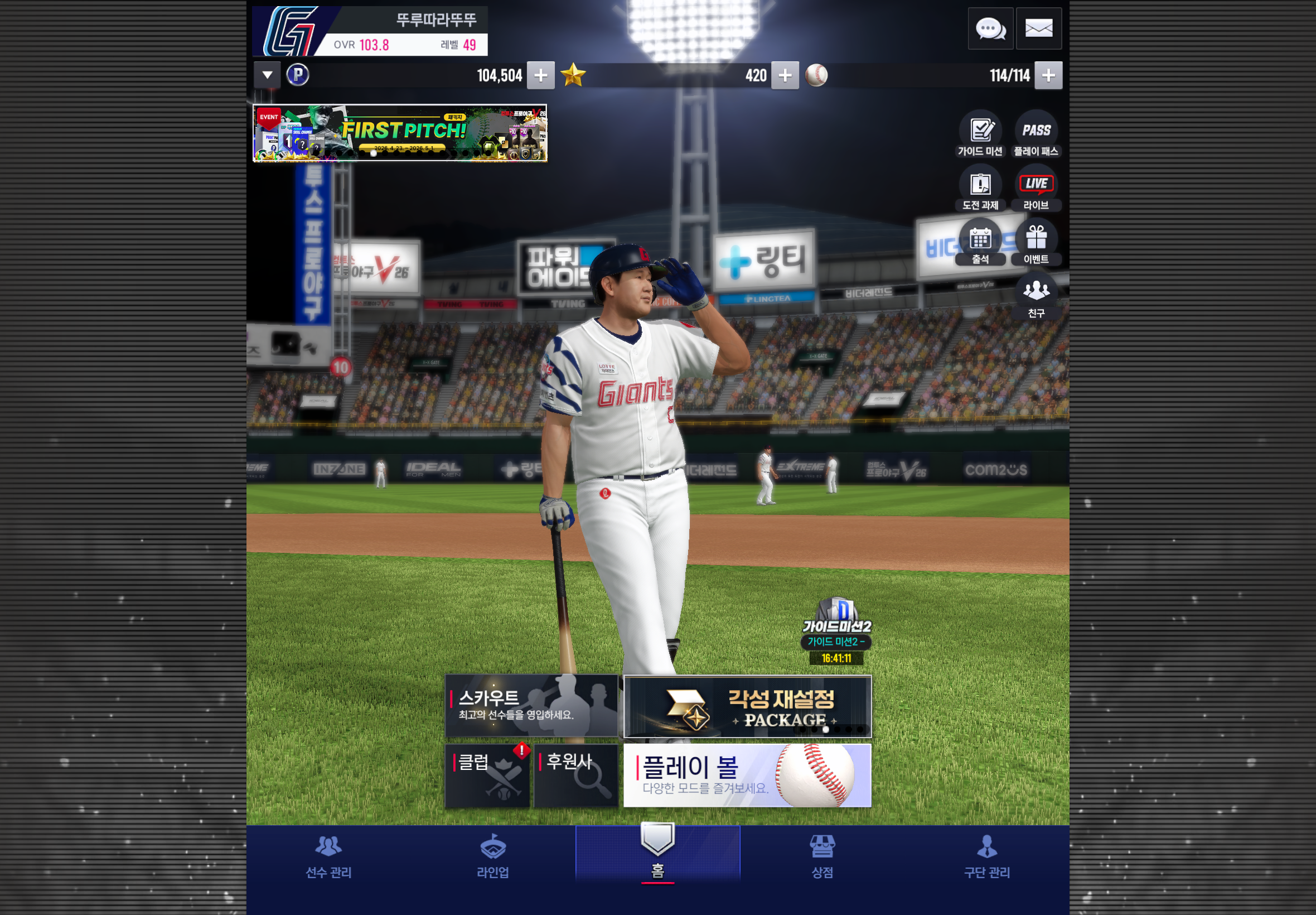Open the 이벤트 gift box icon
The image size is (1316, 915).
pos(1036,243)
